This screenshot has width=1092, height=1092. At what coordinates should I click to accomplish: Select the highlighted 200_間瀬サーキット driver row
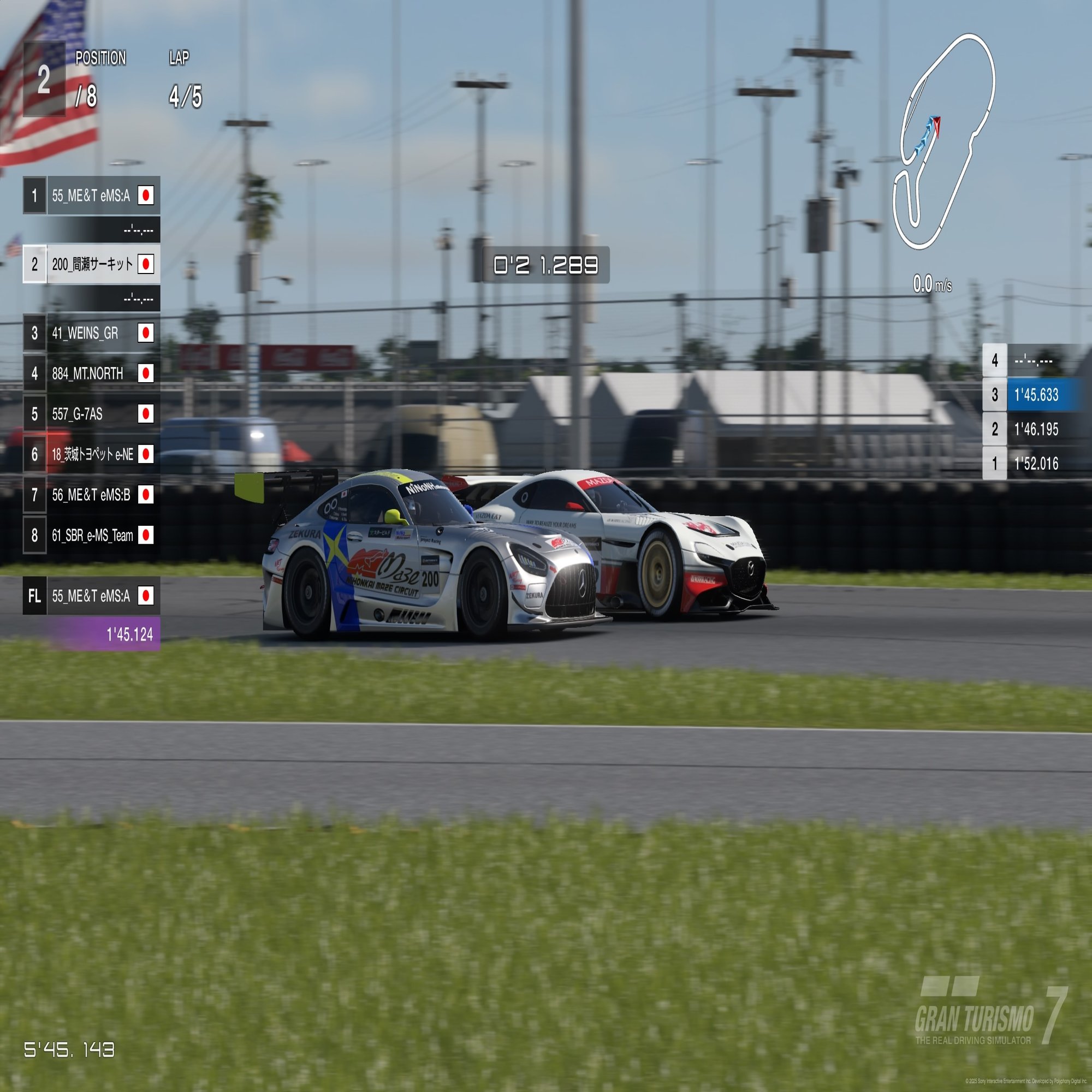pos(92,264)
